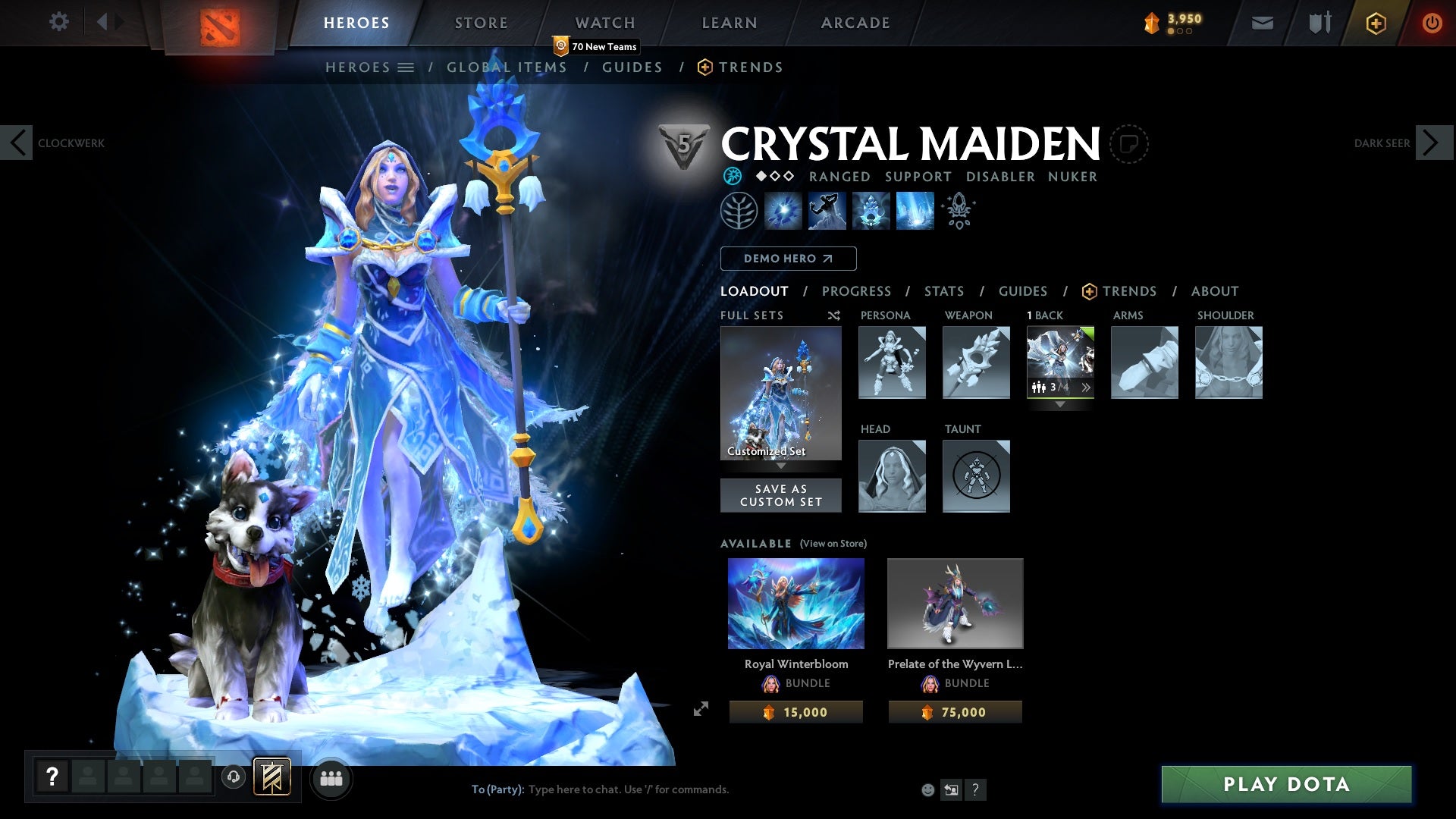Select the Crystal Nova ability icon
The width and height of the screenshot is (1456, 819).
(785, 211)
